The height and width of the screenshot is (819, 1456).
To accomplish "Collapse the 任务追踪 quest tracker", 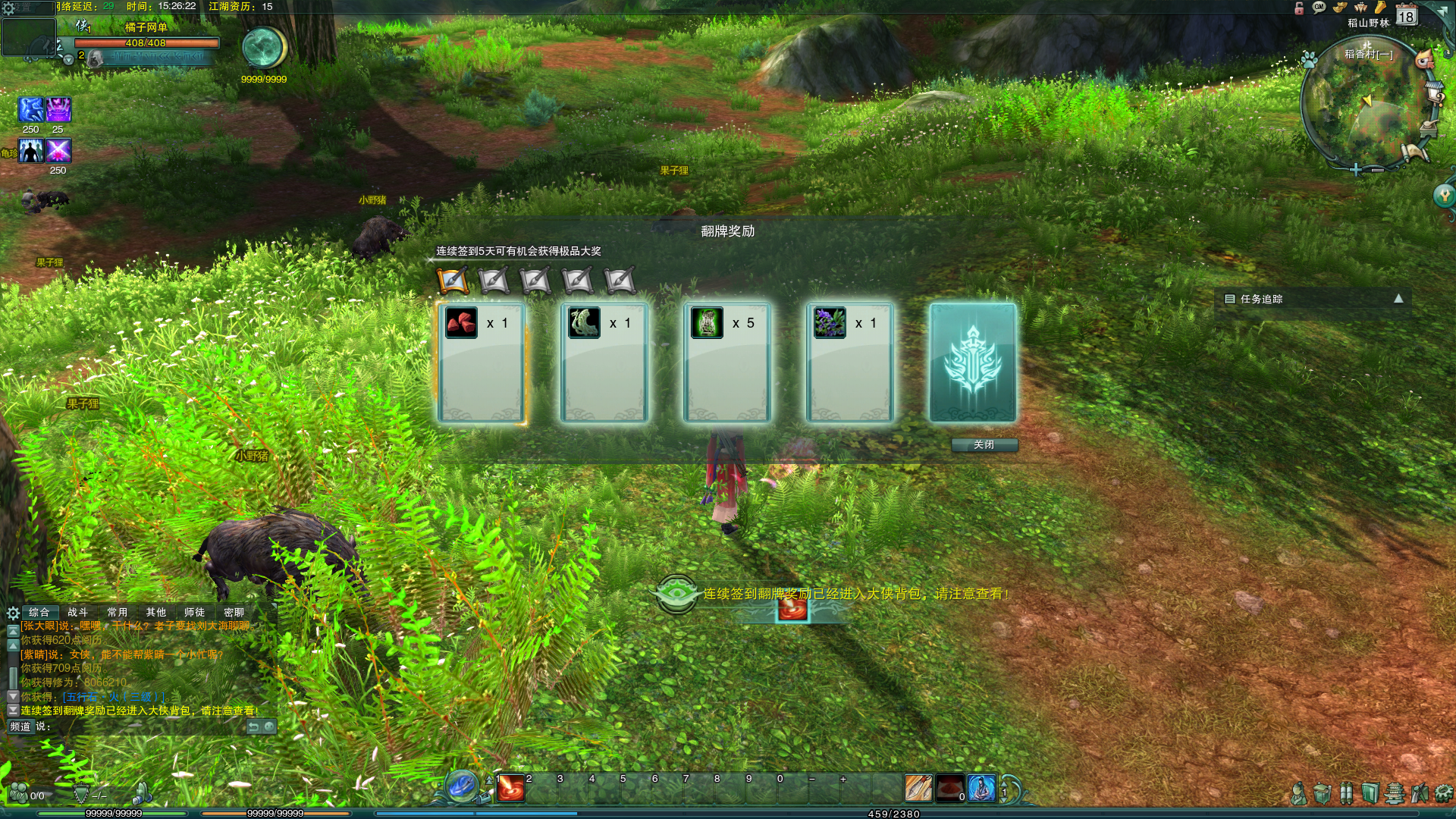I will pyautogui.click(x=1398, y=299).
